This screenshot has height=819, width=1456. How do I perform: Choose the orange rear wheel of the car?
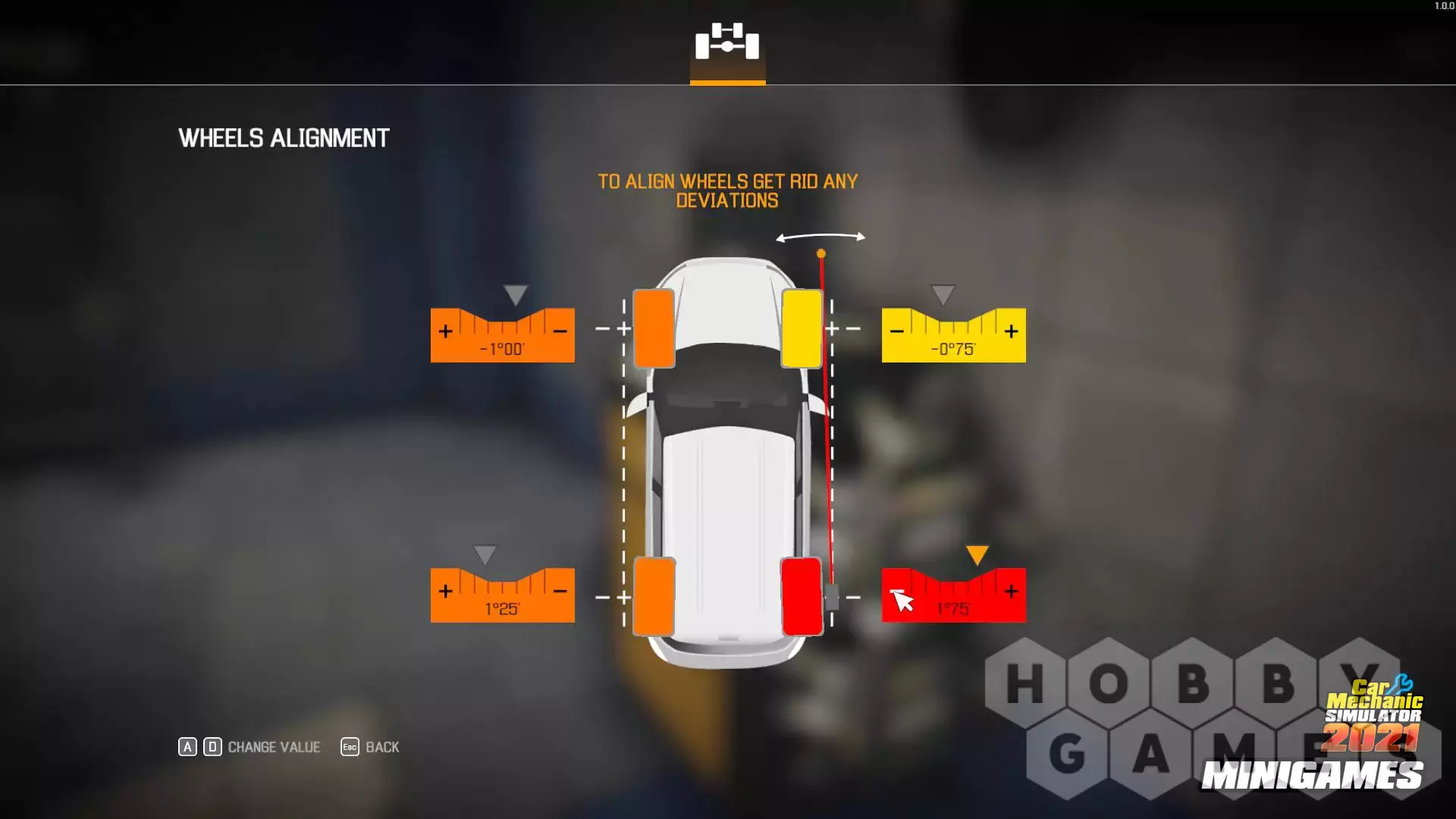click(654, 597)
